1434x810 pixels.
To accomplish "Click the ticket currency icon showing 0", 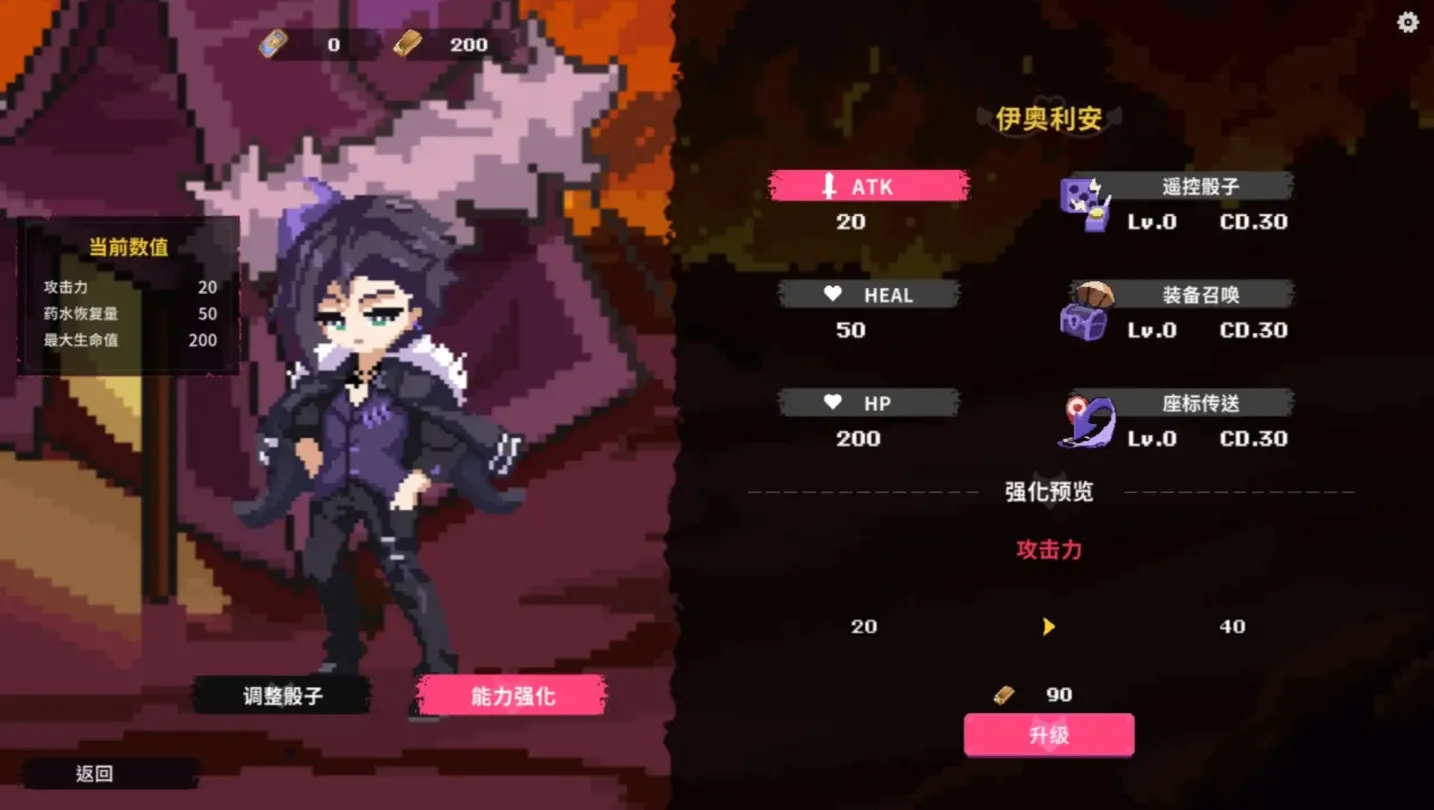I will click(272, 43).
